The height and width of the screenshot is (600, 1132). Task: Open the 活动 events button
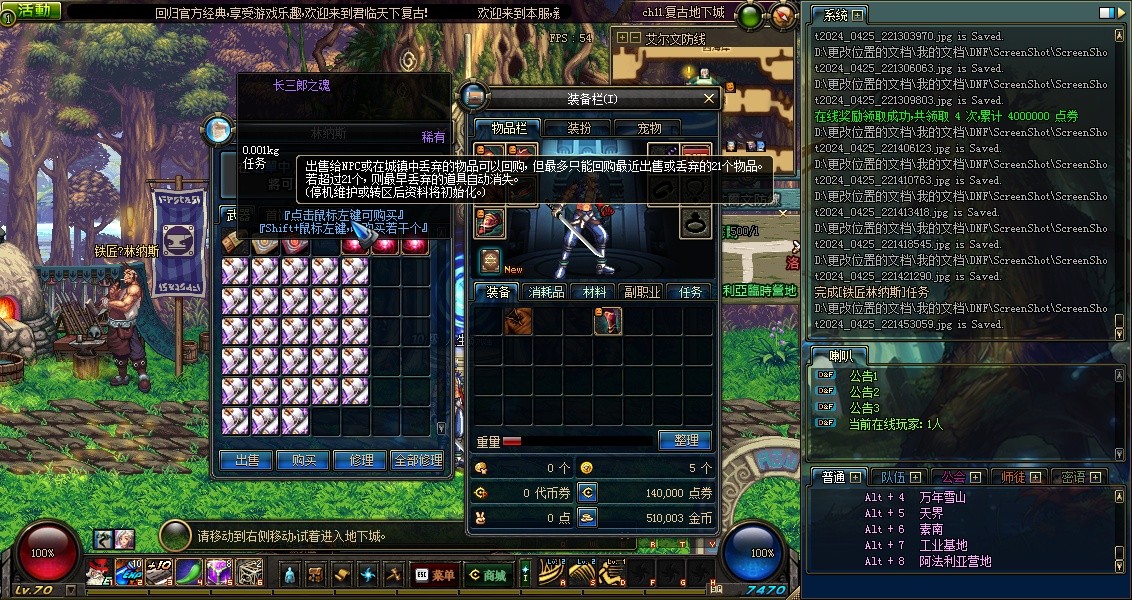click(x=32, y=10)
